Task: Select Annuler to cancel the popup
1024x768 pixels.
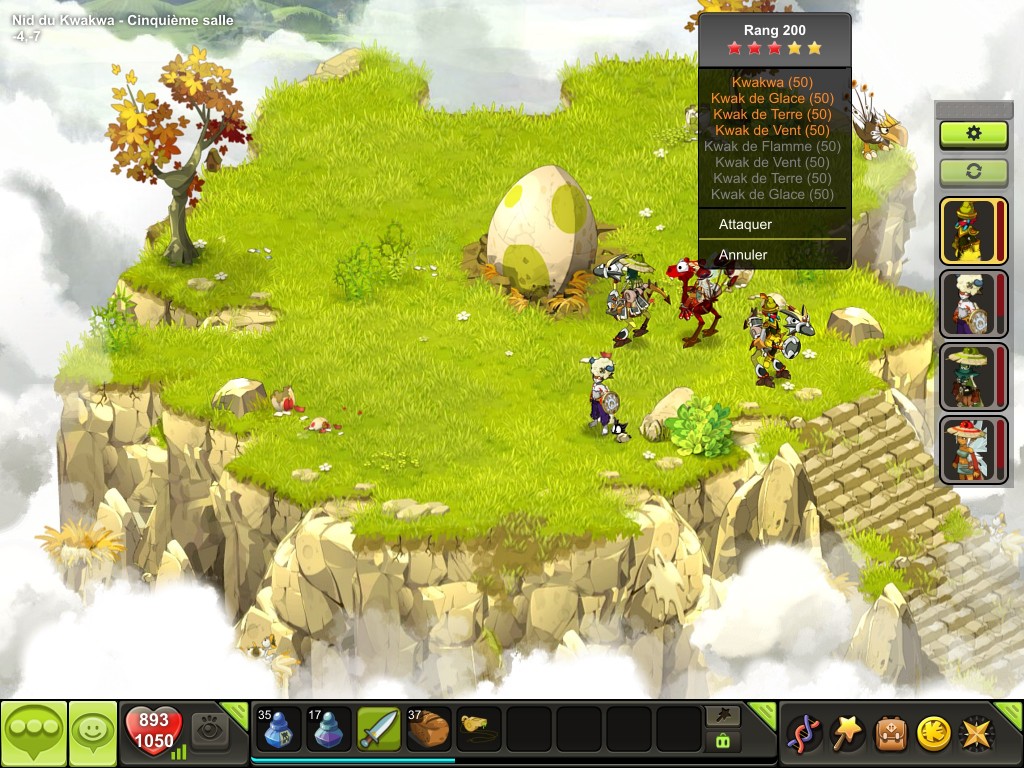Action: coord(744,255)
